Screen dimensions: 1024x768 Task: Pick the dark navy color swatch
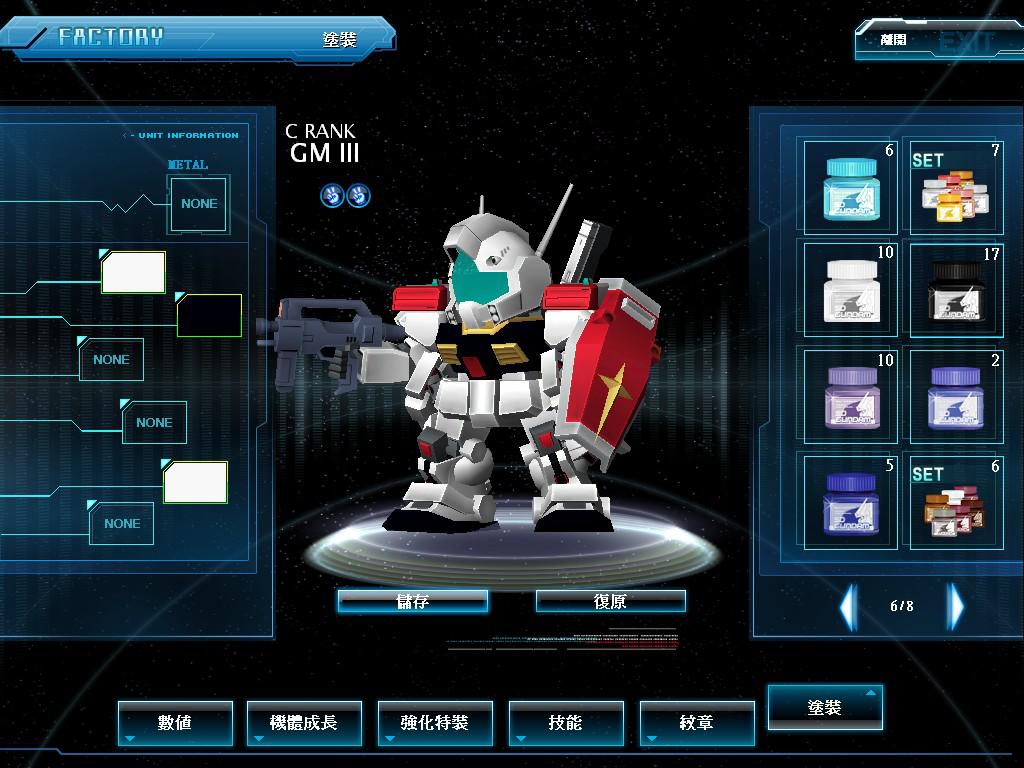pos(209,315)
